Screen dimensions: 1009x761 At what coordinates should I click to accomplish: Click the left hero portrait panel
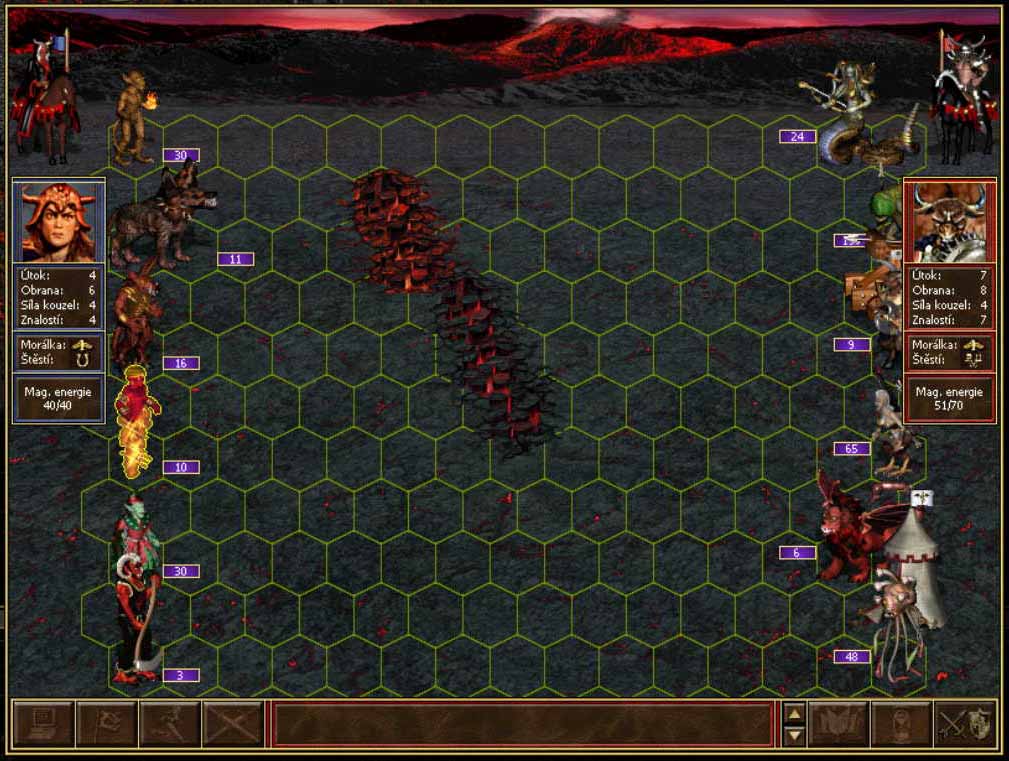pos(58,221)
